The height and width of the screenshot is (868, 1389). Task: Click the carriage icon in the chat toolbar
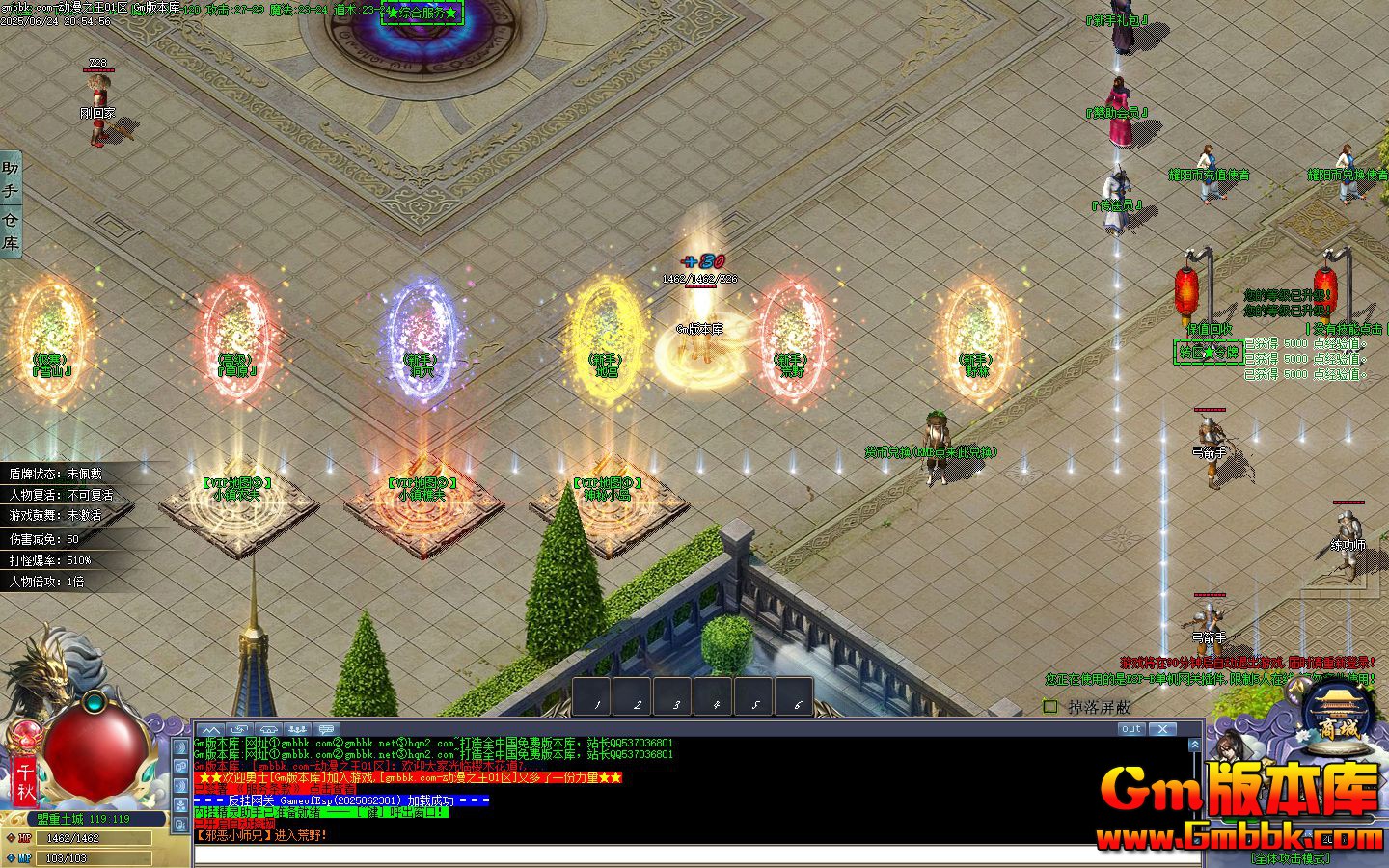coord(267,730)
